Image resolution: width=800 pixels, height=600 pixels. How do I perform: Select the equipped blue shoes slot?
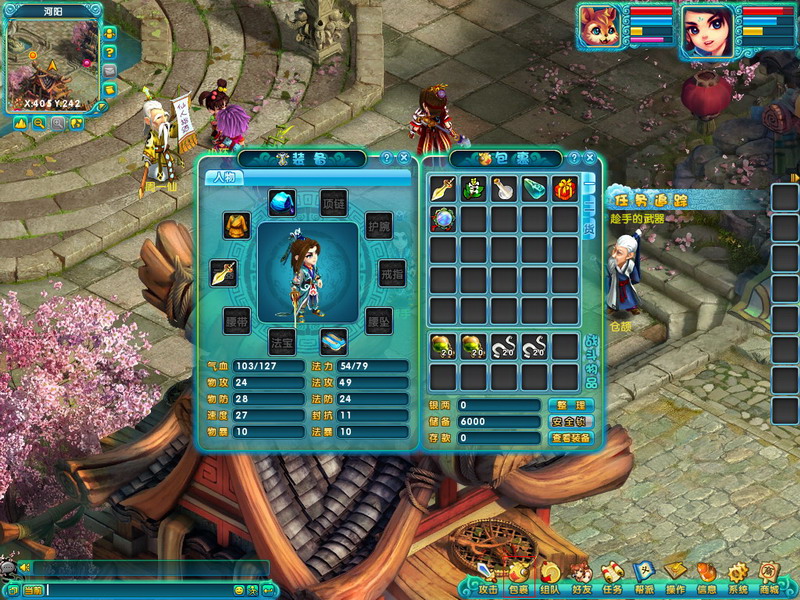[333, 341]
